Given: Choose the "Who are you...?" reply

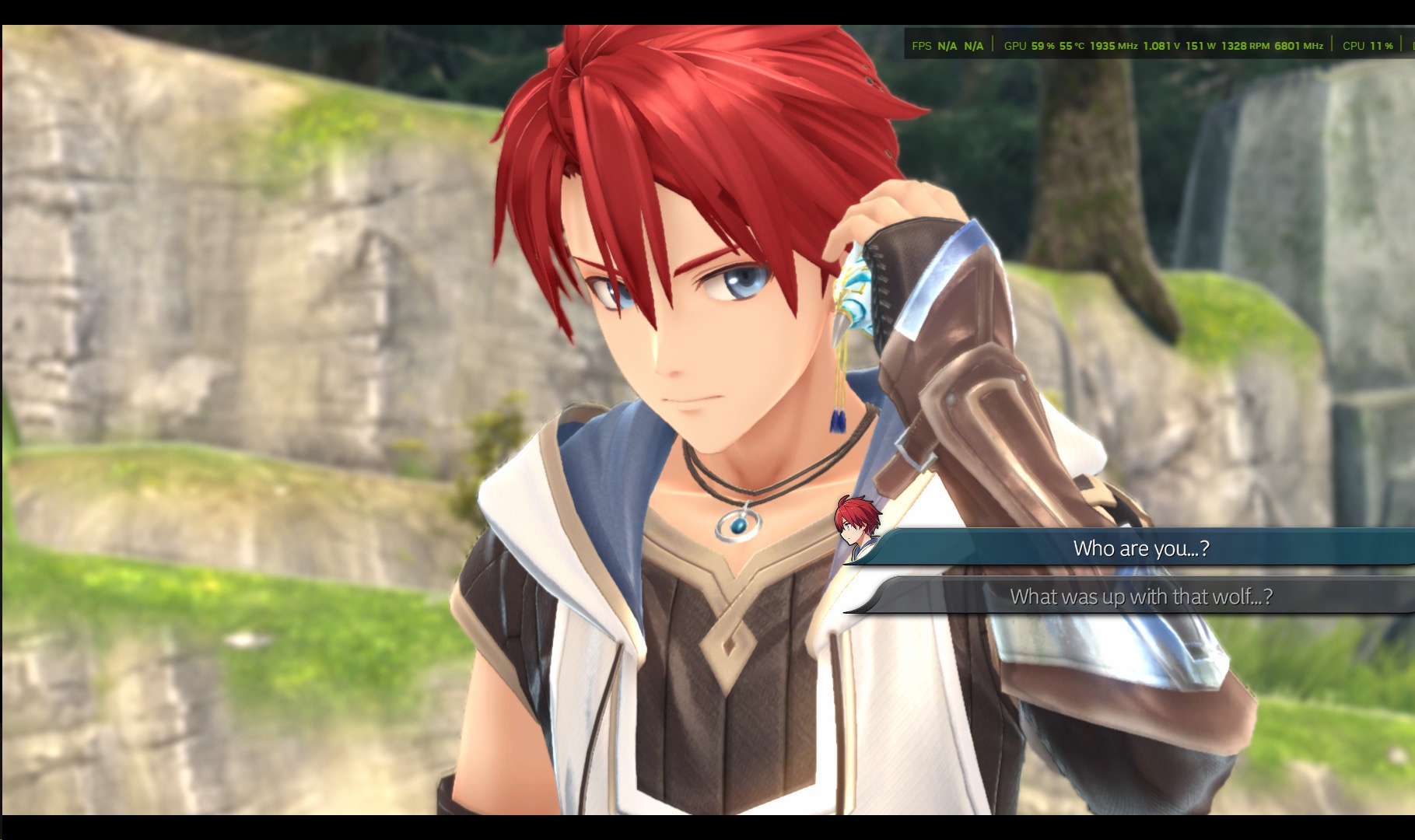Looking at the screenshot, I should [x=1140, y=548].
